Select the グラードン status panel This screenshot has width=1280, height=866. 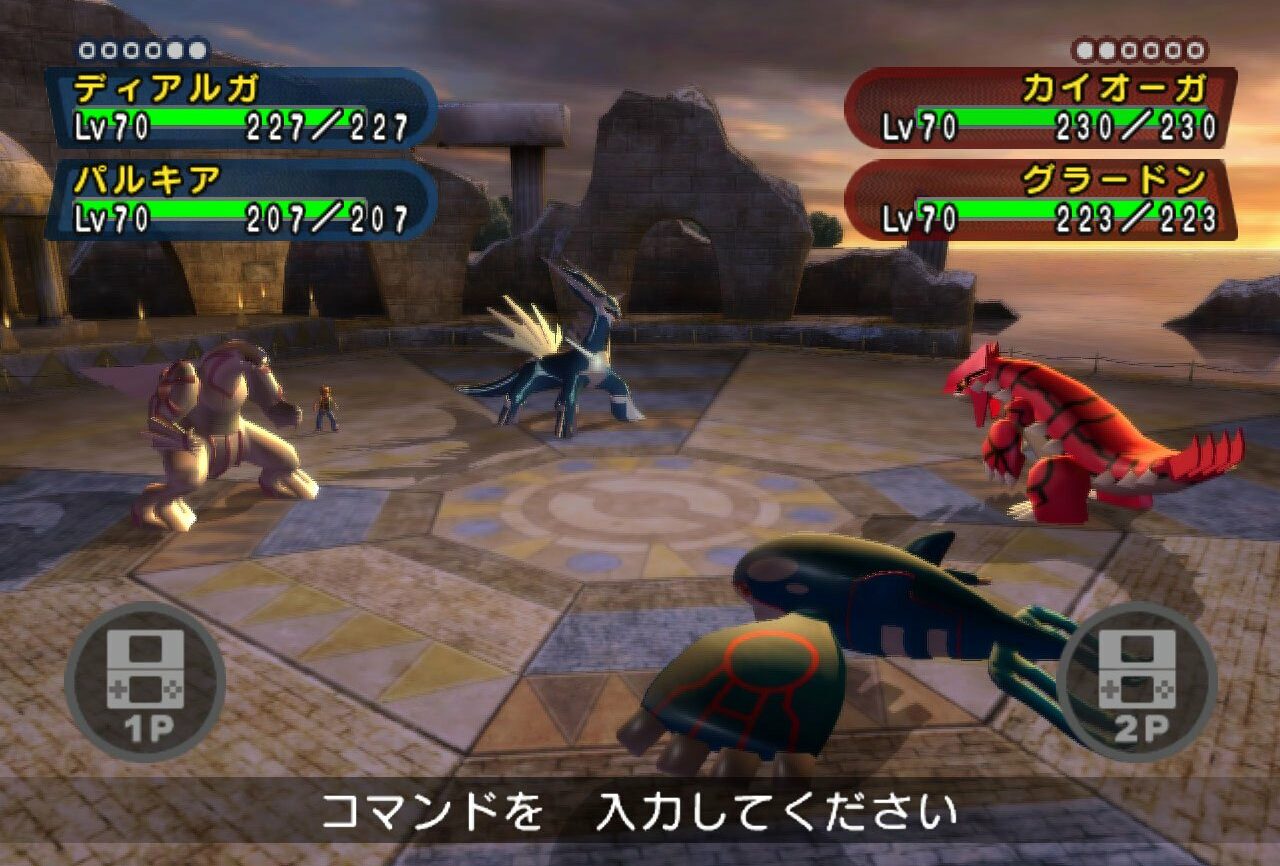(1040, 199)
